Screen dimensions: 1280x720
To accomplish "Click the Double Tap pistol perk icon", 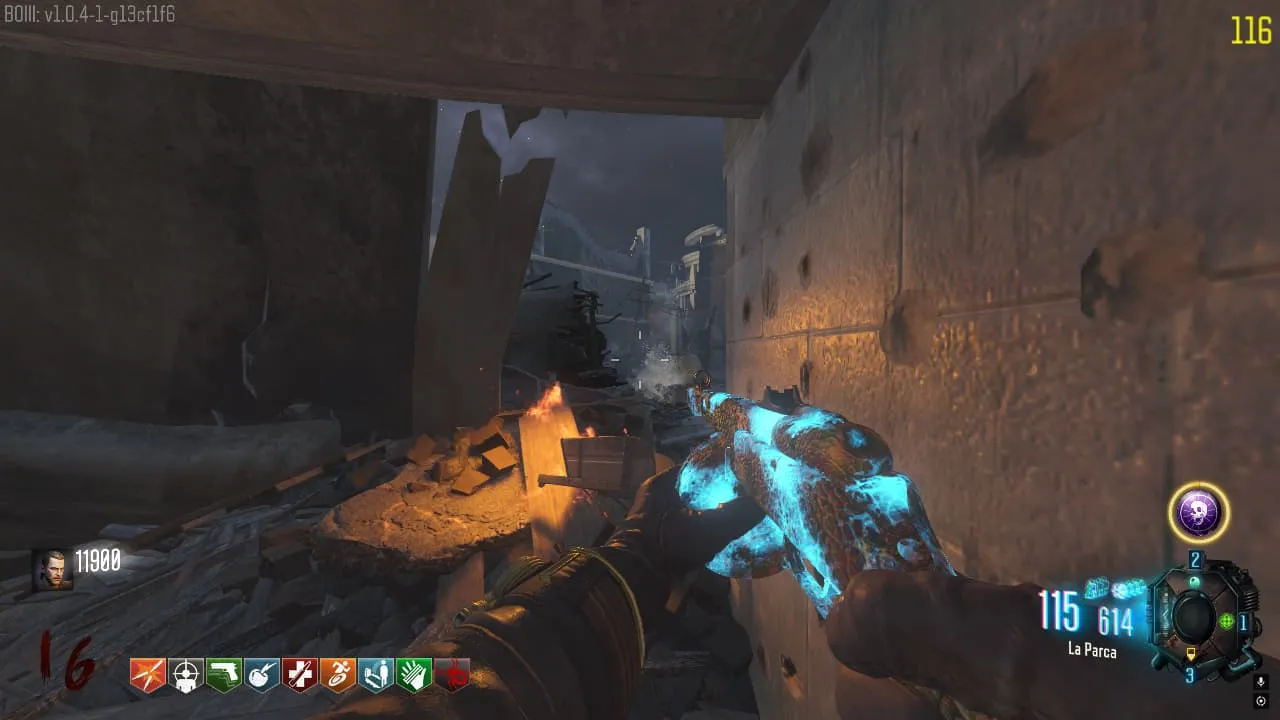I will point(224,676).
